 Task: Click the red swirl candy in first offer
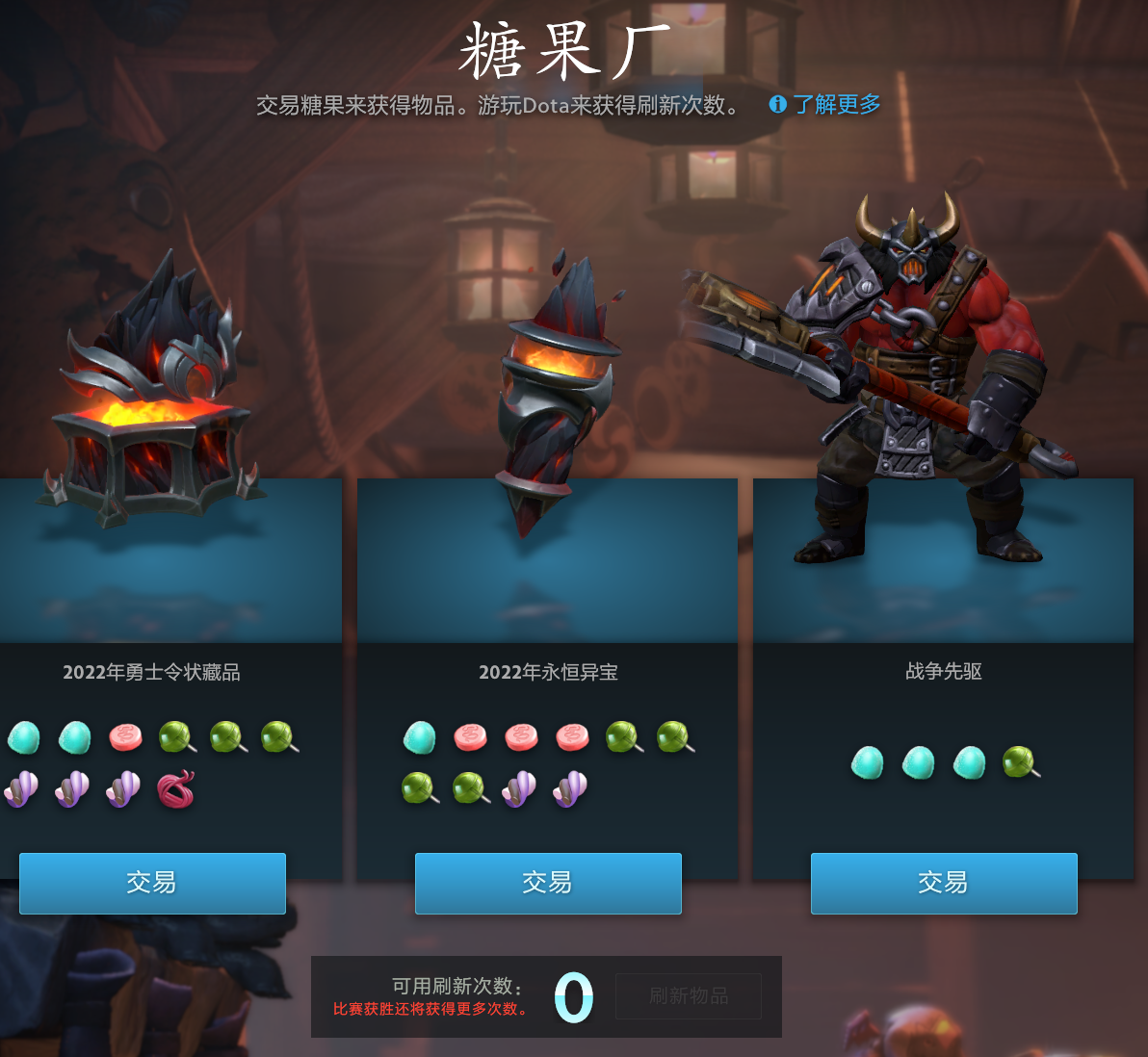click(x=176, y=789)
